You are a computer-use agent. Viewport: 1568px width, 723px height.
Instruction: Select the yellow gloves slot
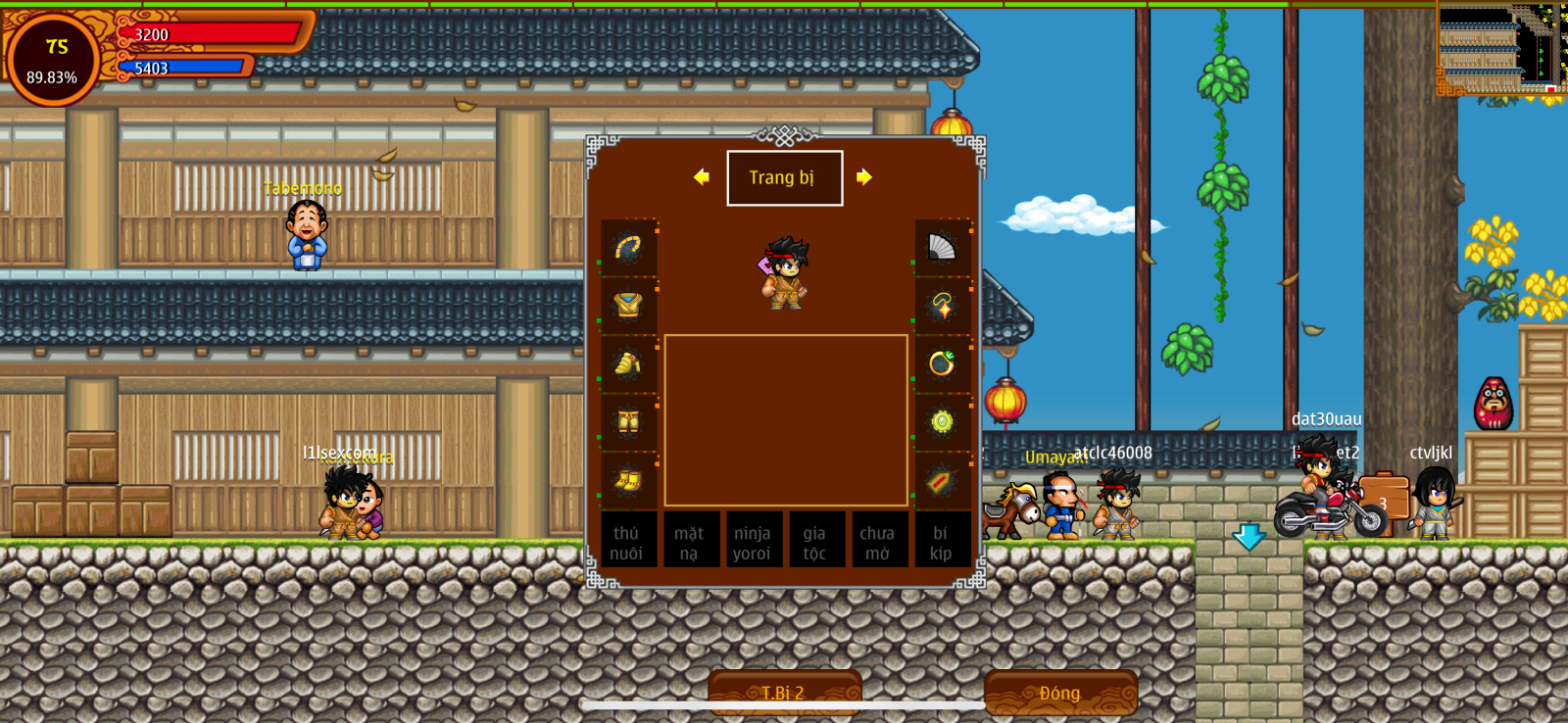click(628, 364)
